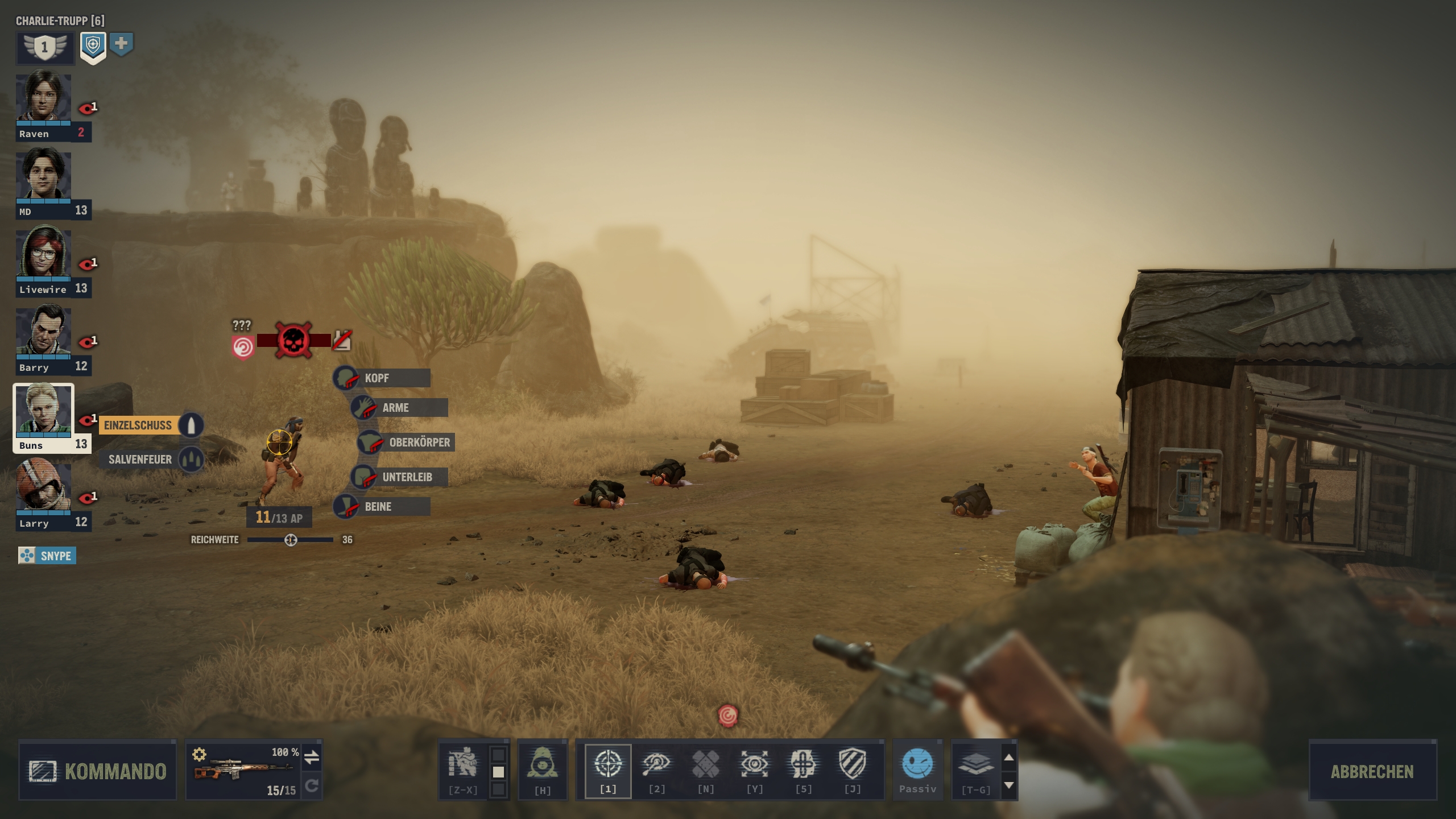Open the Snype panel

pyautogui.click(x=47, y=556)
